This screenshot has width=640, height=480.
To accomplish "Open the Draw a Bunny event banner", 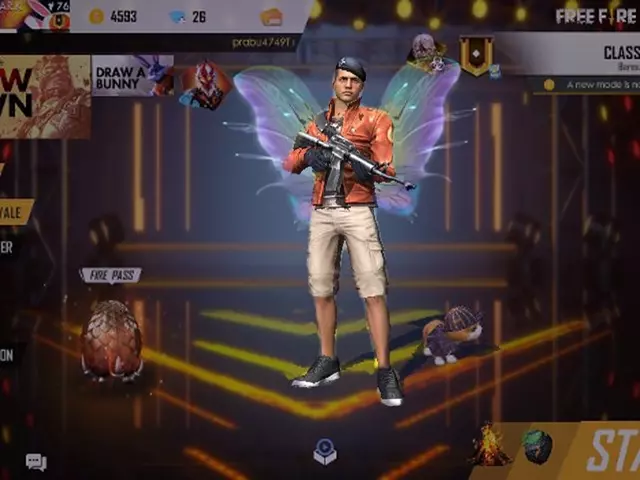I will [132, 75].
